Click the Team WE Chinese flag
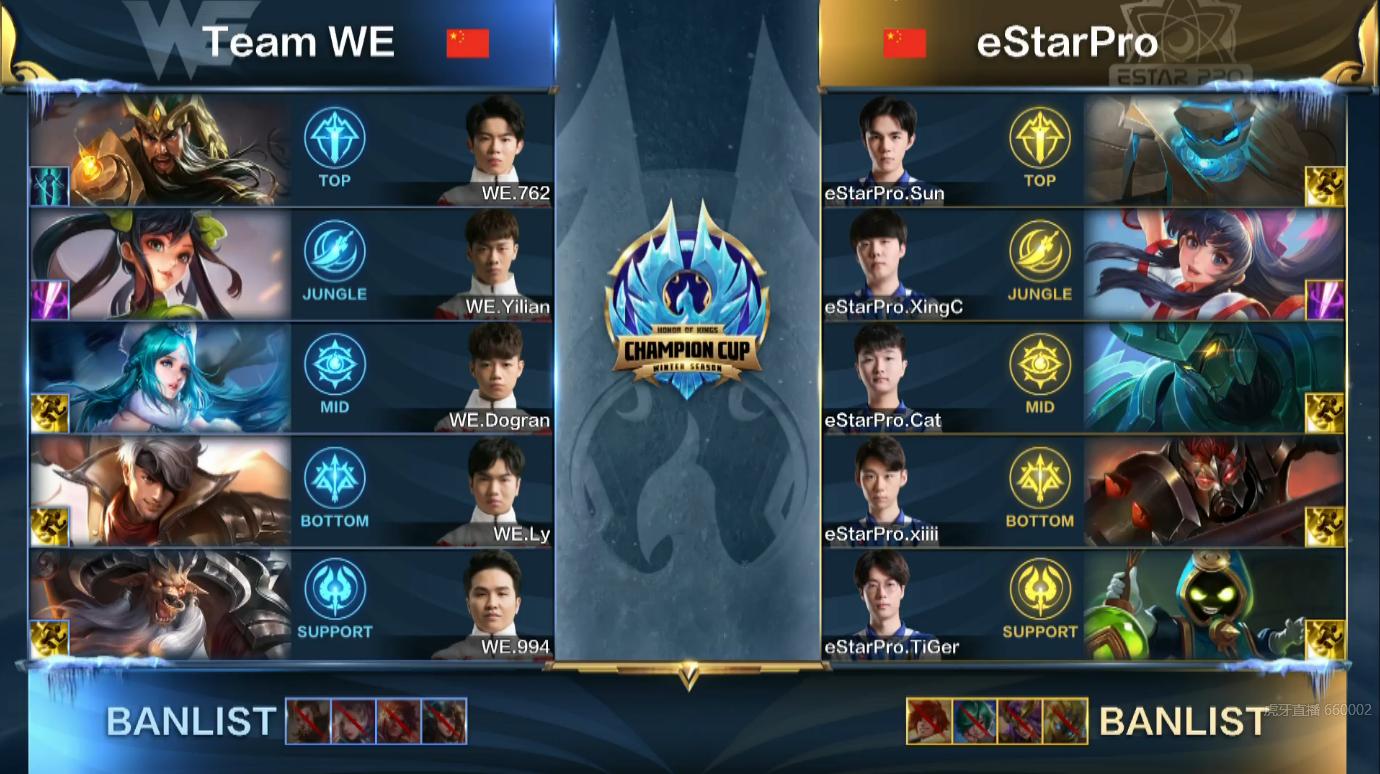 pyautogui.click(x=468, y=44)
